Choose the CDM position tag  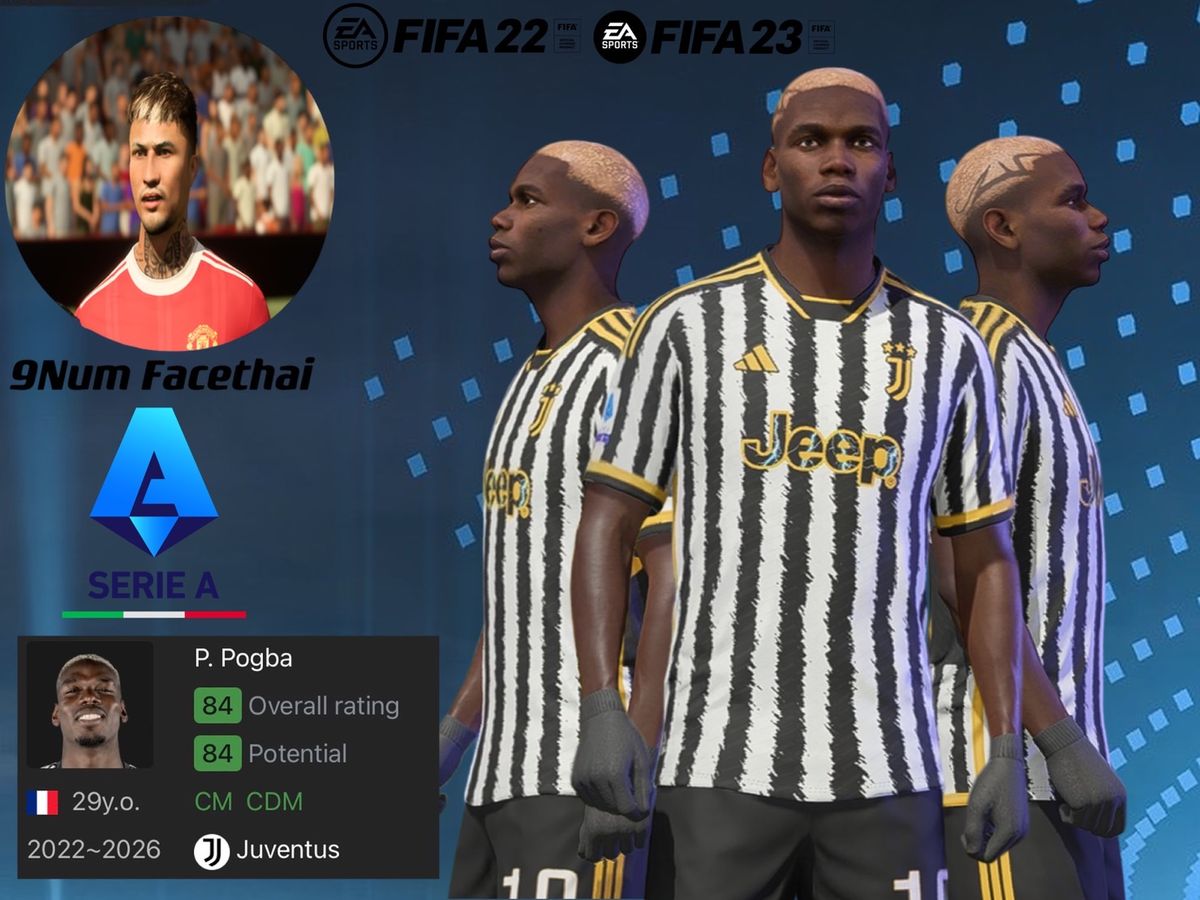pos(274,802)
